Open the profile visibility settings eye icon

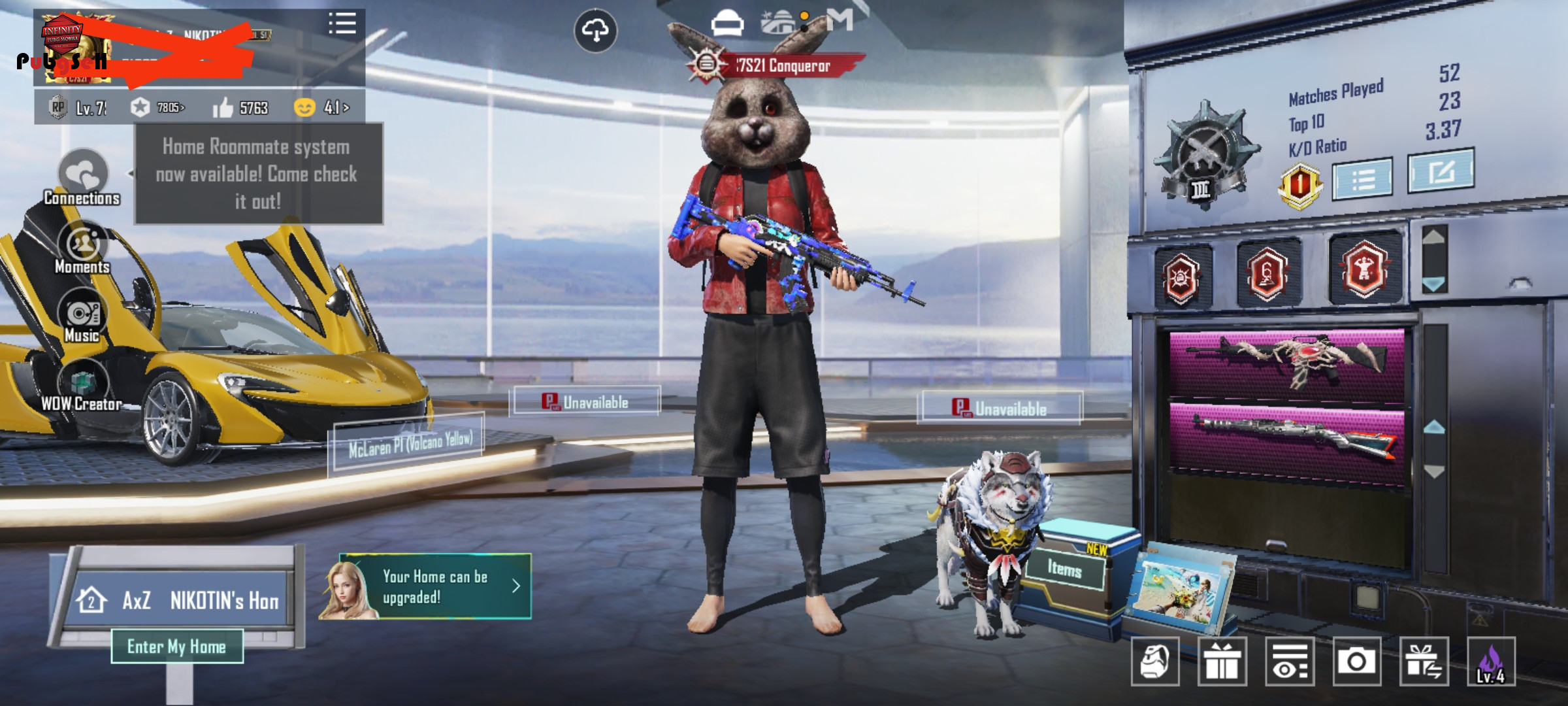coord(1290,662)
